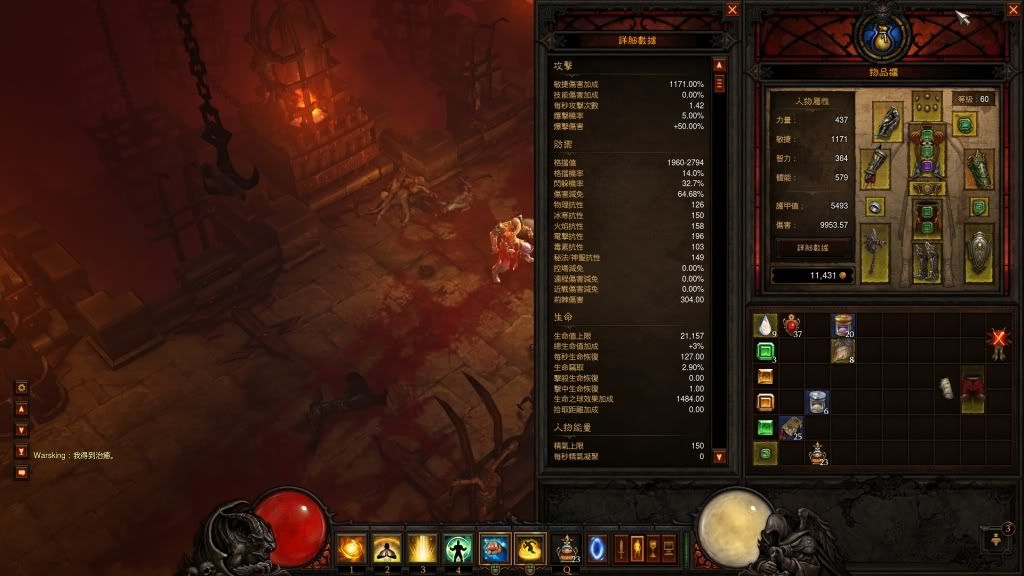Click the sword icon menu button

click(x=621, y=548)
